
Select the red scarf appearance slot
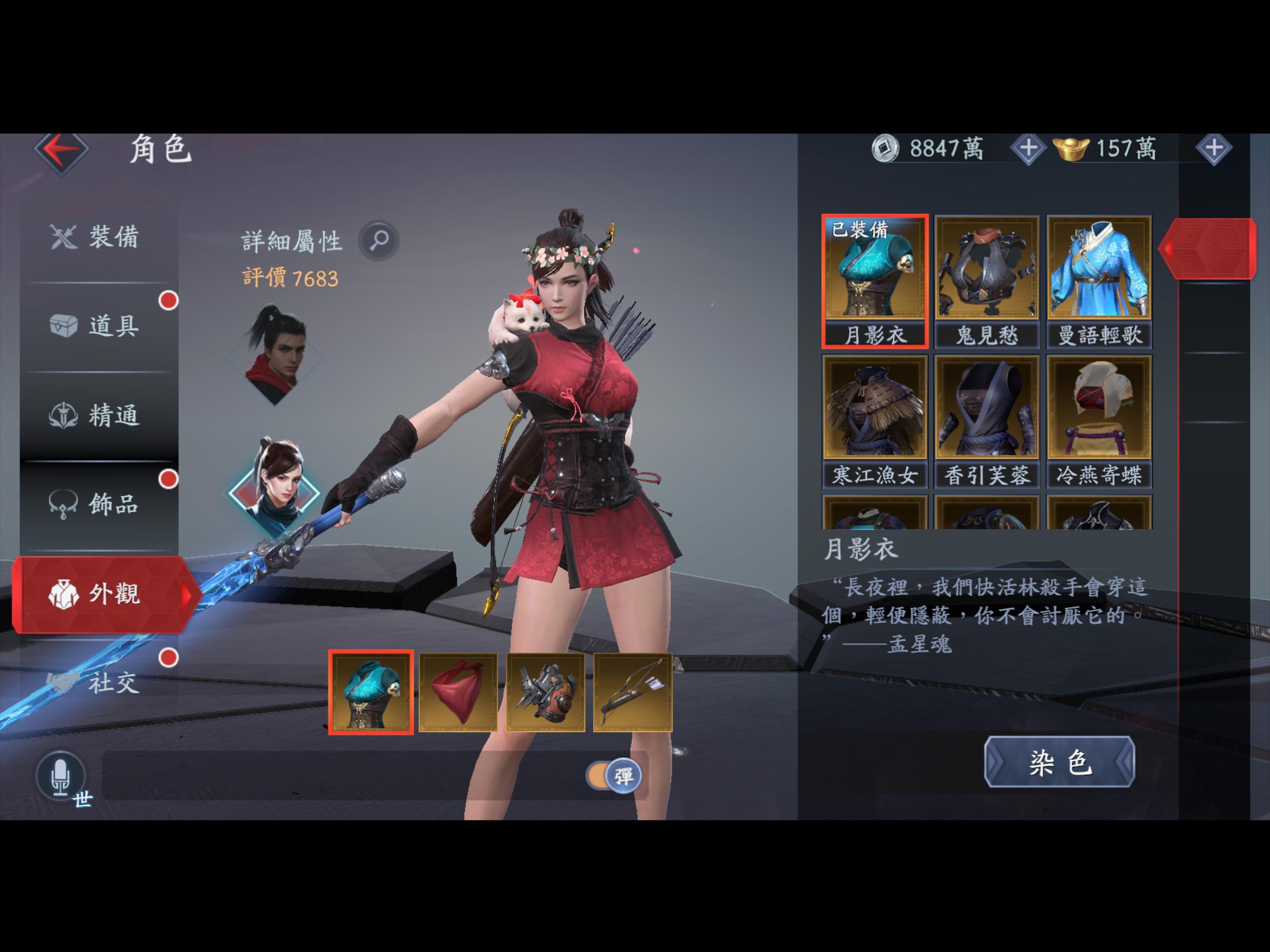458,691
